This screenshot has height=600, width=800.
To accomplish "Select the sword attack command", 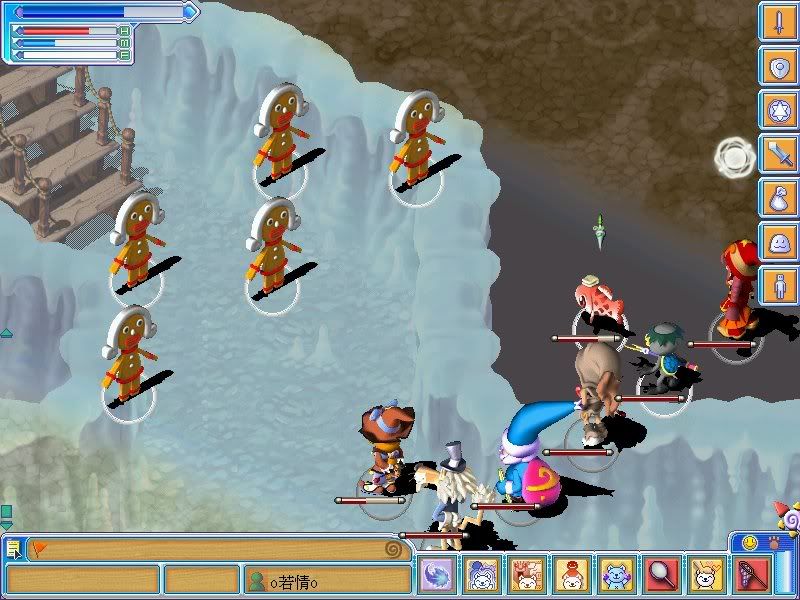I will (x=777, y=22).
